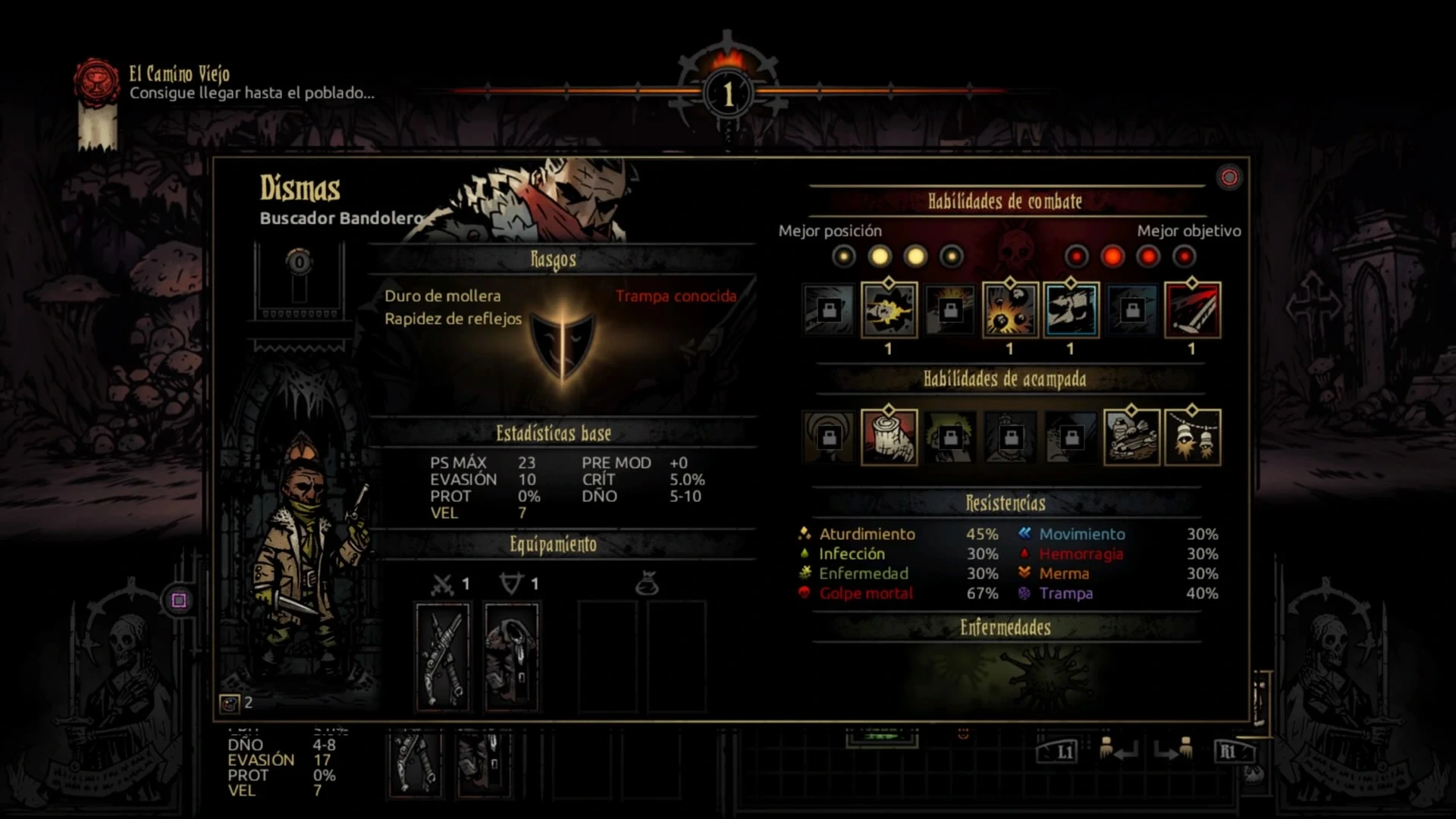Choose the grapeshot blast combat skill

pyautogui.click(x=1010, y=309)
